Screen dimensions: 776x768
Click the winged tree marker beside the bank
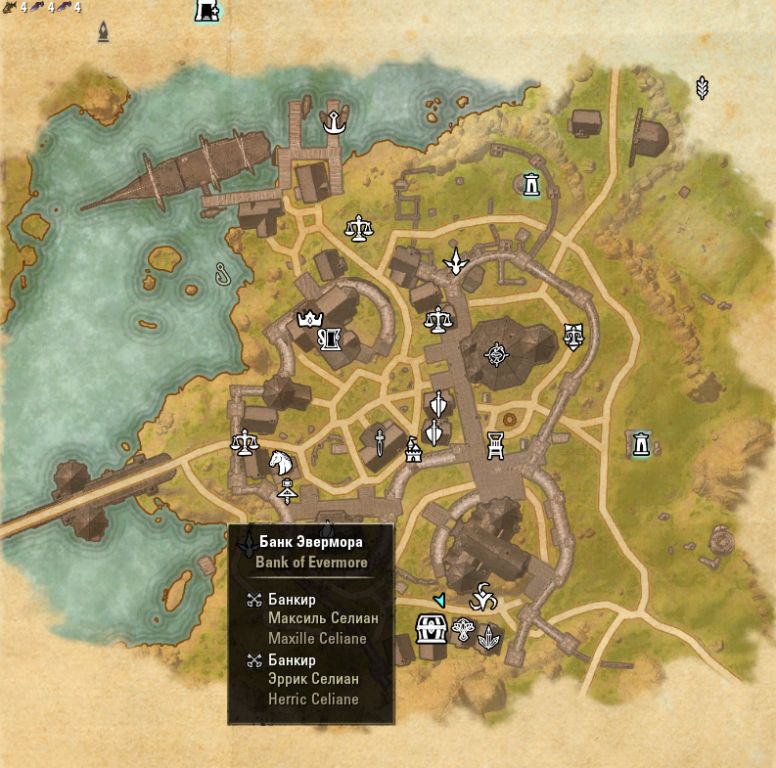tap(463, 632)
